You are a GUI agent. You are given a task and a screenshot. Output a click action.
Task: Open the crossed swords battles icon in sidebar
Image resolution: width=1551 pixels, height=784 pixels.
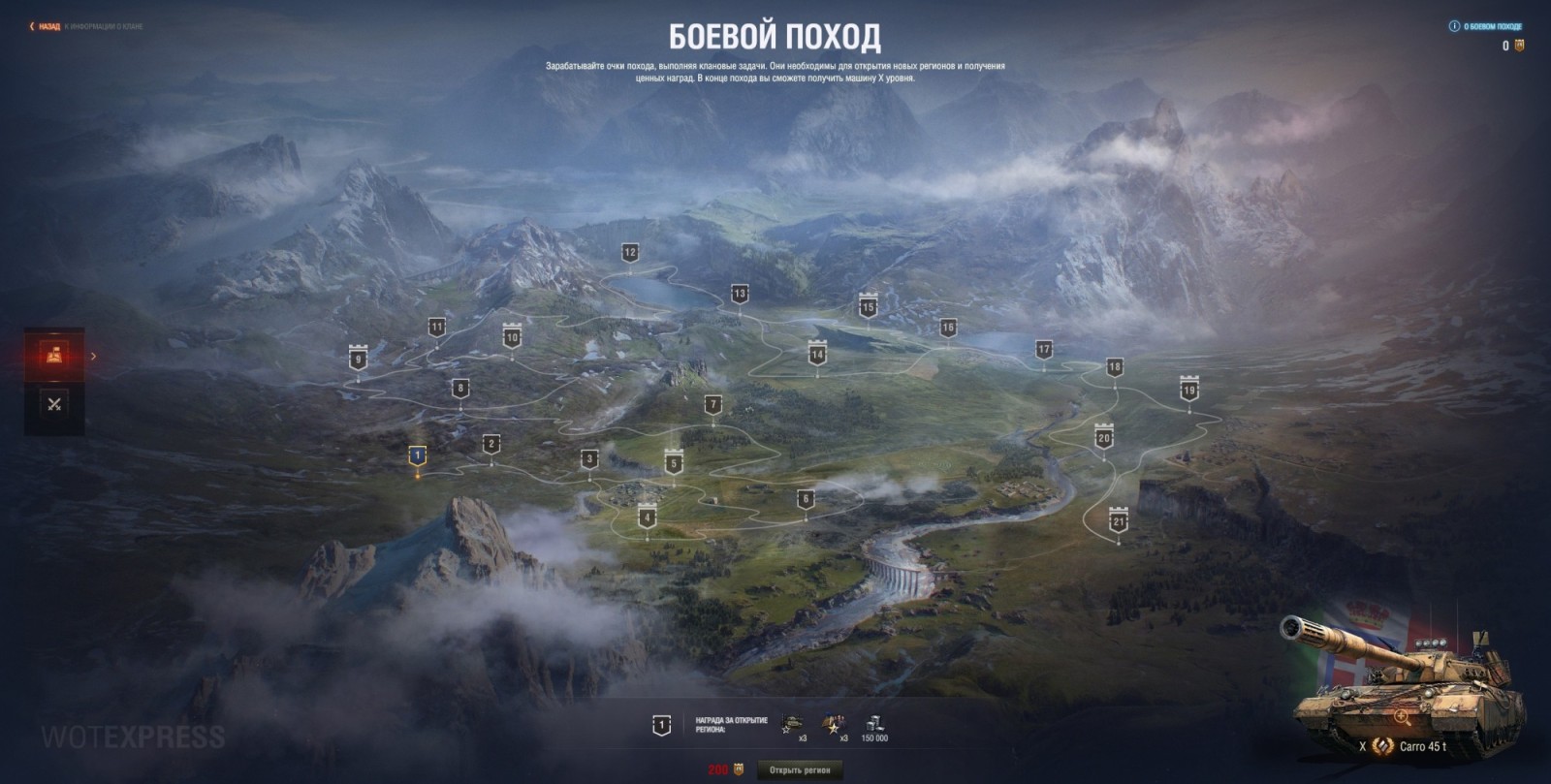point(55,404)
